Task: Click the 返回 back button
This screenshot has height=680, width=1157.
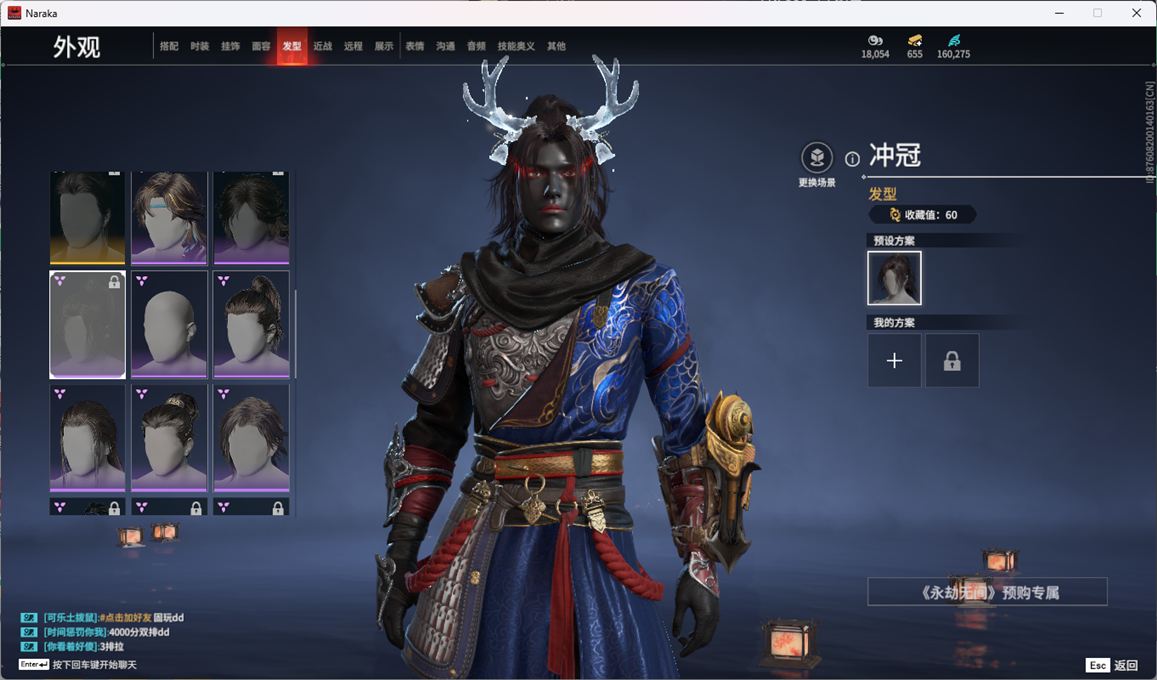Action: tap(1113, 665)
